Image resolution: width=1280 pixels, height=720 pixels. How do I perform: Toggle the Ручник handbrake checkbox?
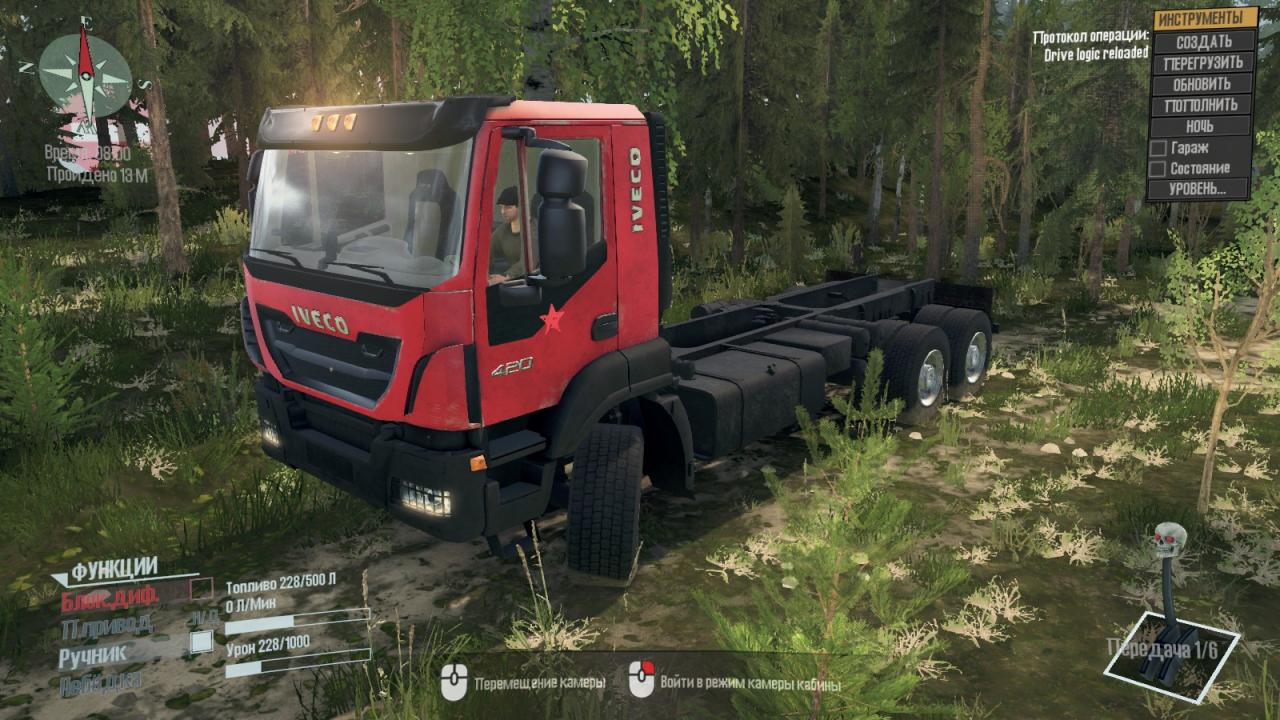[202, 642]
